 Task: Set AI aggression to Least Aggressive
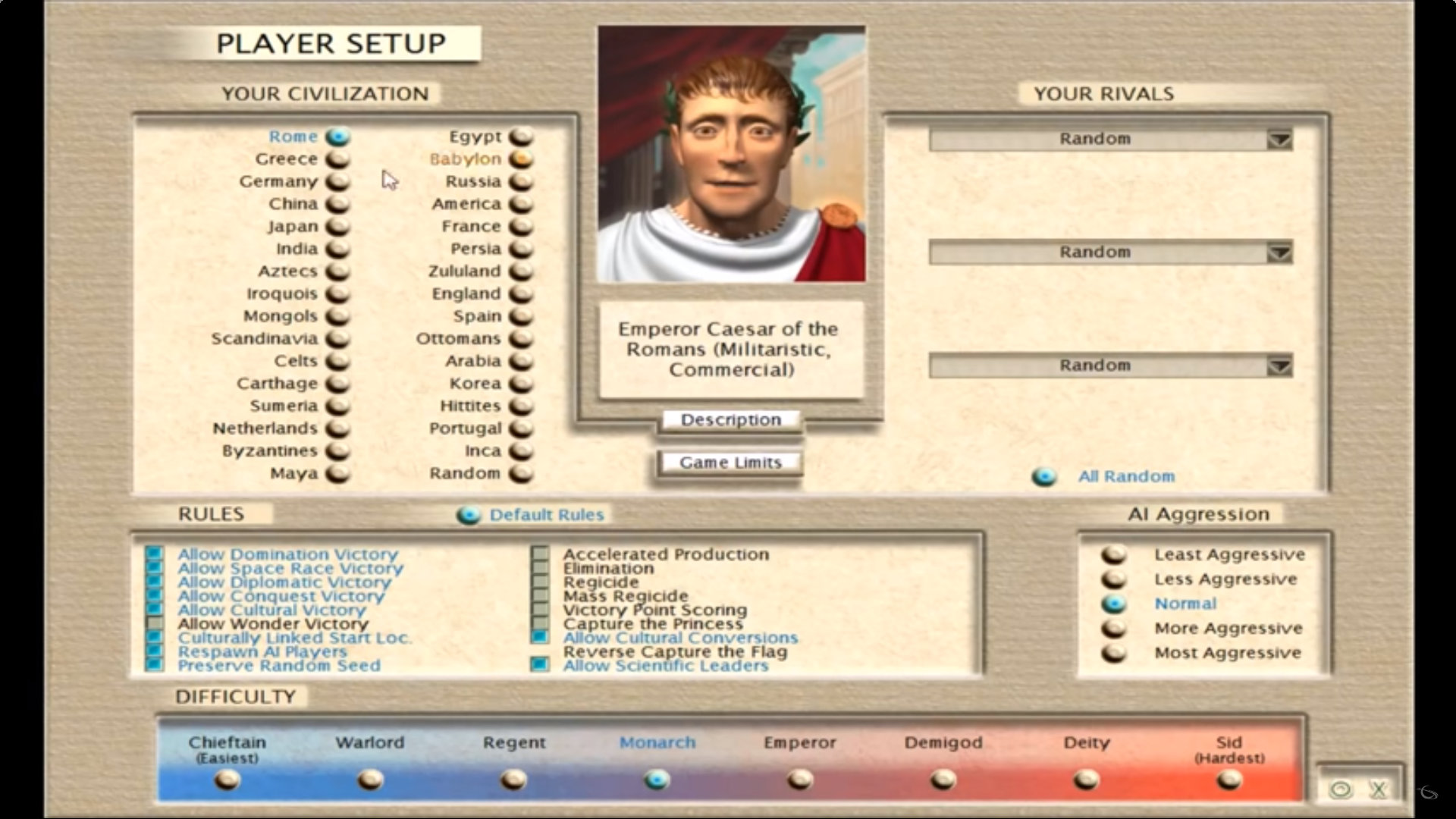1114,554
